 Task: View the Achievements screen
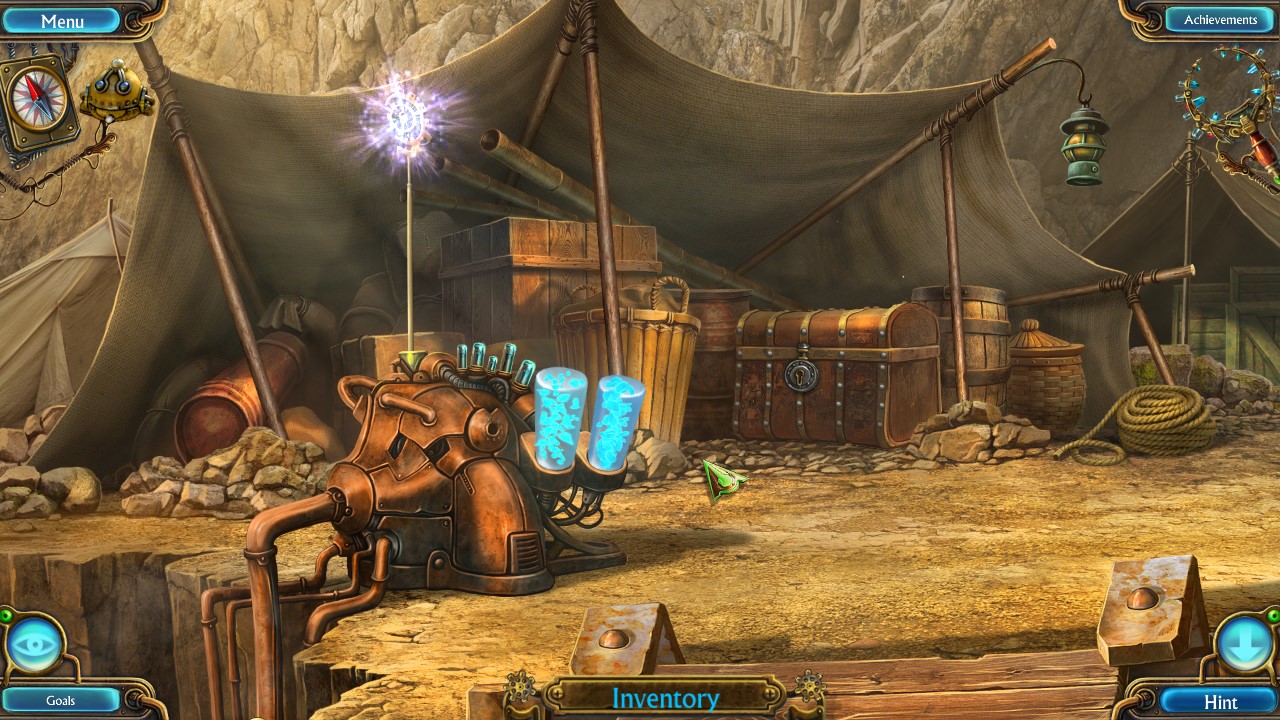coord(1222,19)
